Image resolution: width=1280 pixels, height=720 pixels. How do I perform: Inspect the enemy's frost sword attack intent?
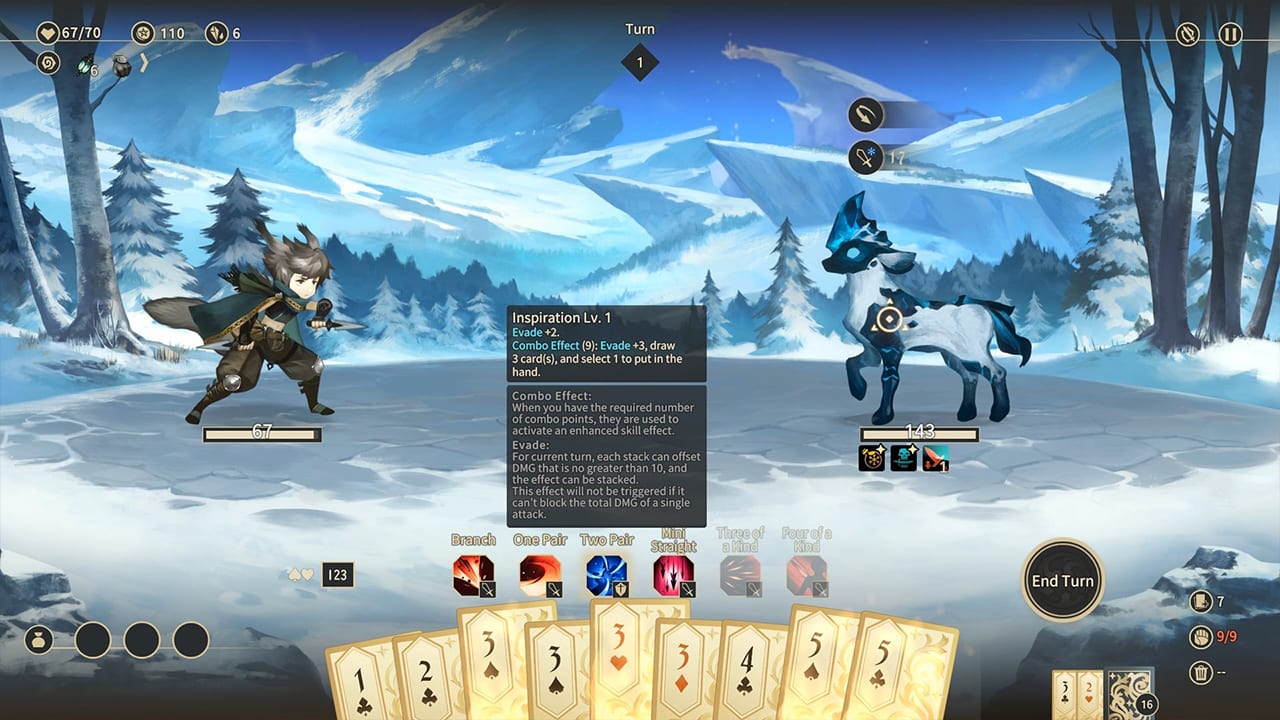(864, 157)
